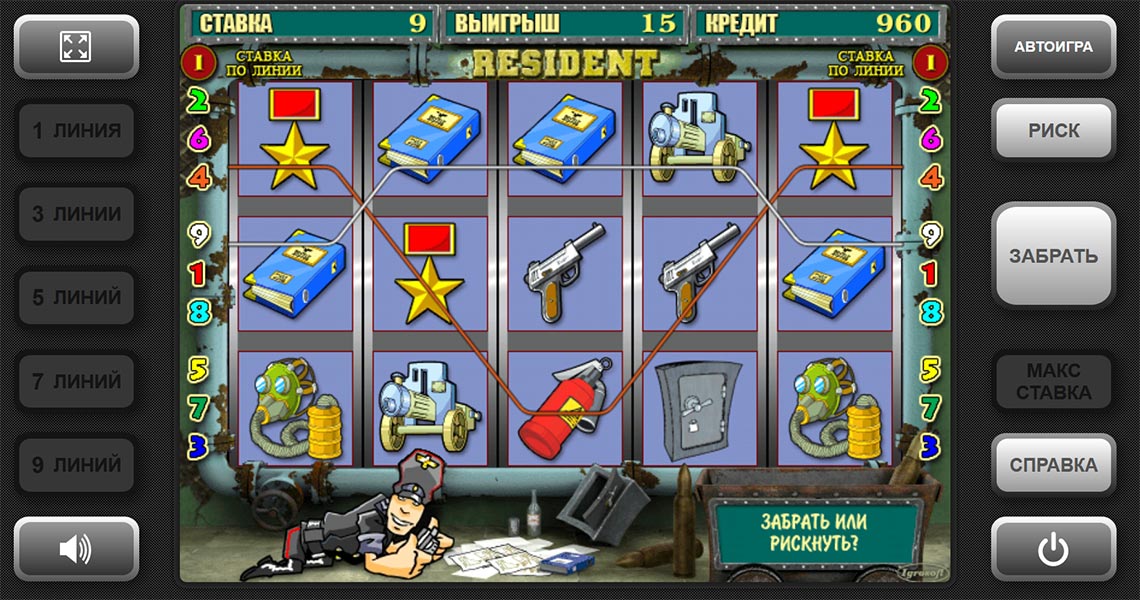Set МАКС СТАВКА maximum bet

click(1053, 381)
